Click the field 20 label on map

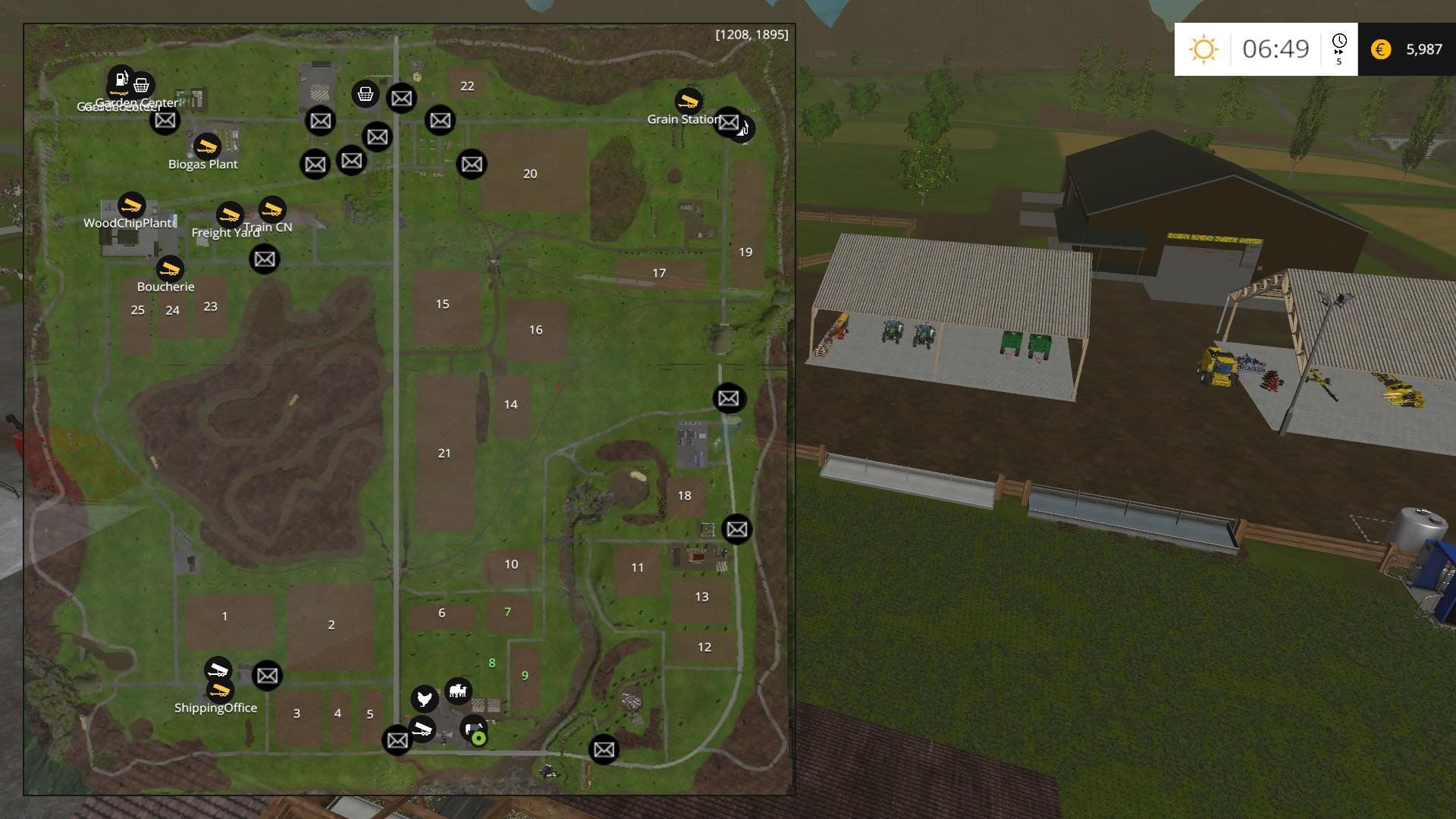click(x=530, y=174)
